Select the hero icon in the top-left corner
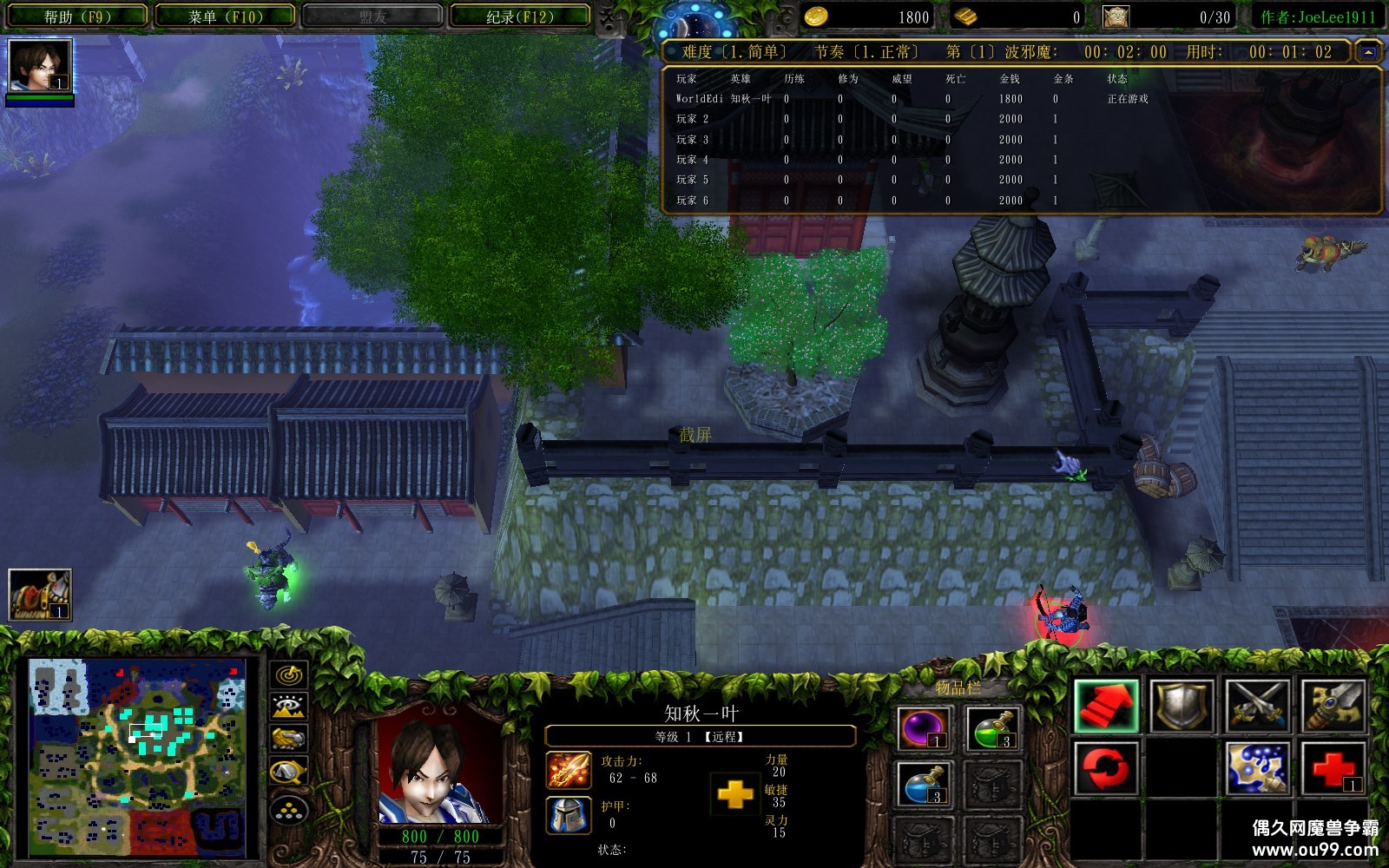 (x=40, y=66)
